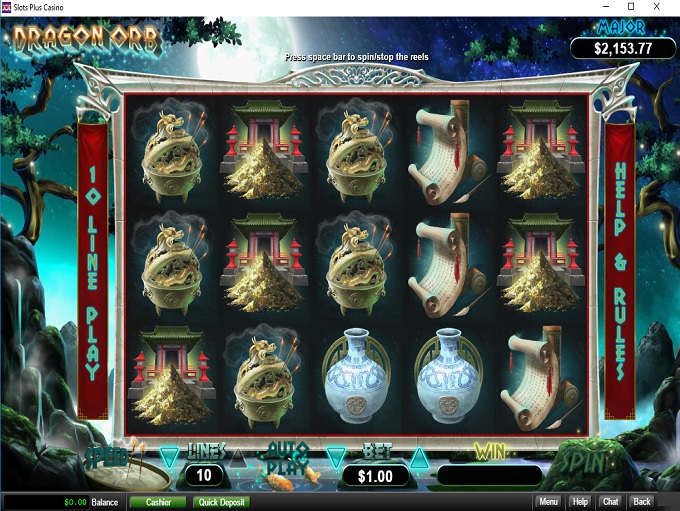Open the Cashier
This screenshot has height=511, width=680.
pyautogui.click(x=157, y=502)
